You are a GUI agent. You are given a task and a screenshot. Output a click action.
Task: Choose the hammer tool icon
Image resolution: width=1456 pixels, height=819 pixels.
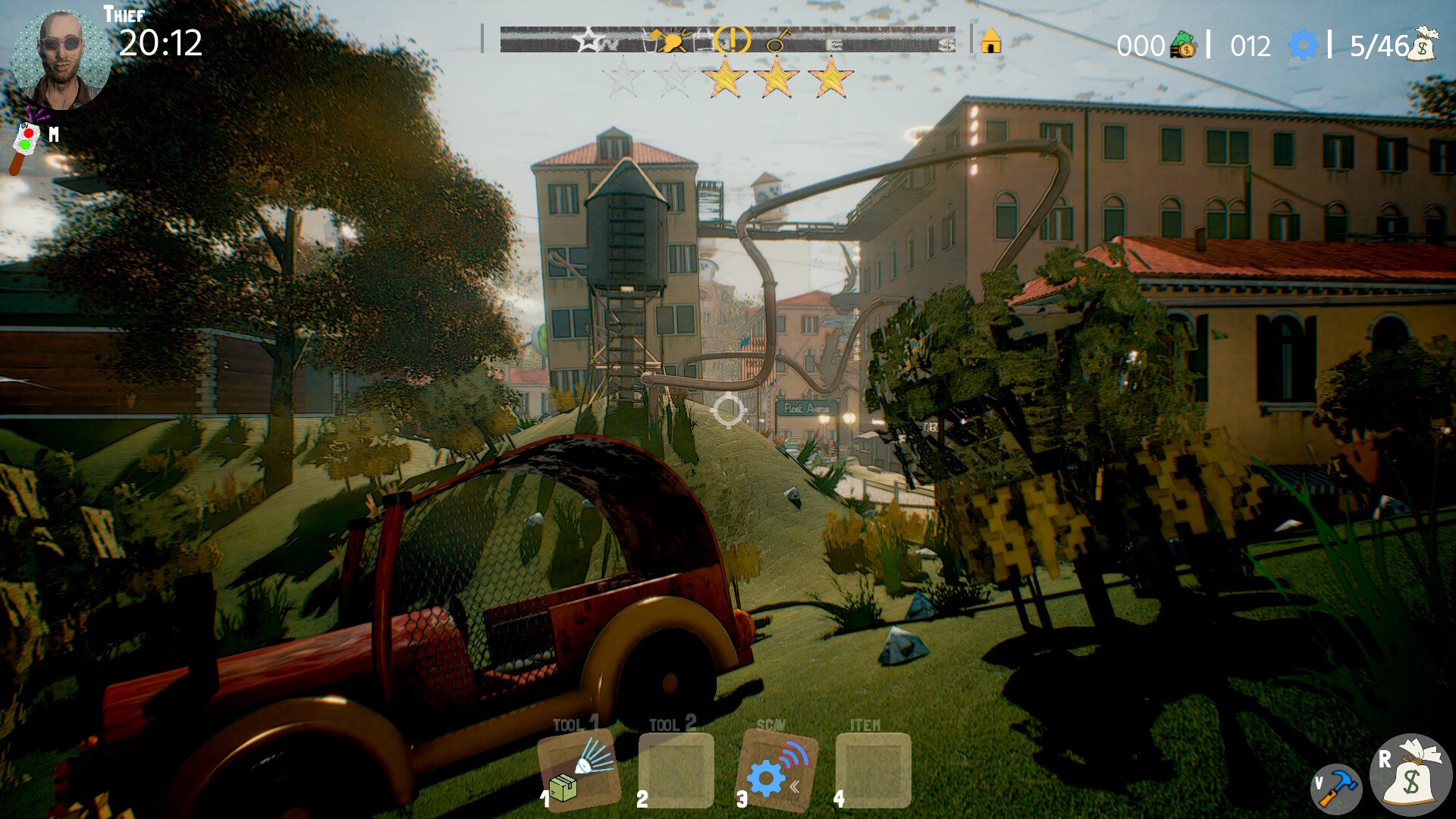(x=1336, y=789)
